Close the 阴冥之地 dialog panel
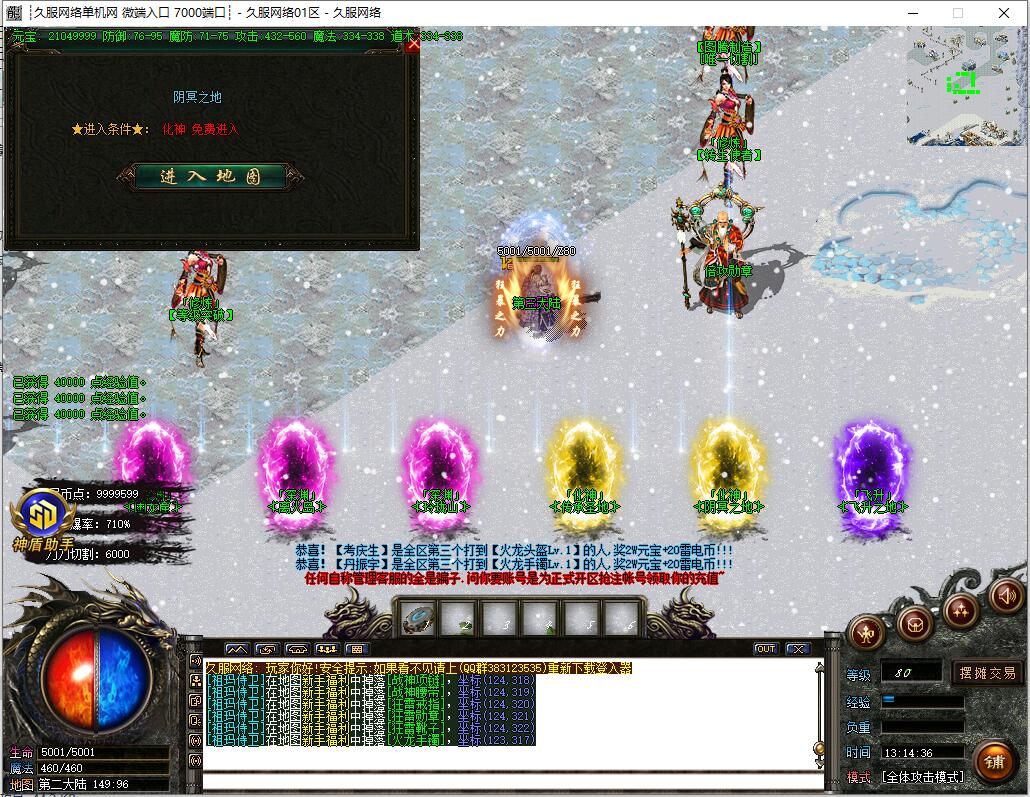 pyautogui.click(x=413, y=44)
